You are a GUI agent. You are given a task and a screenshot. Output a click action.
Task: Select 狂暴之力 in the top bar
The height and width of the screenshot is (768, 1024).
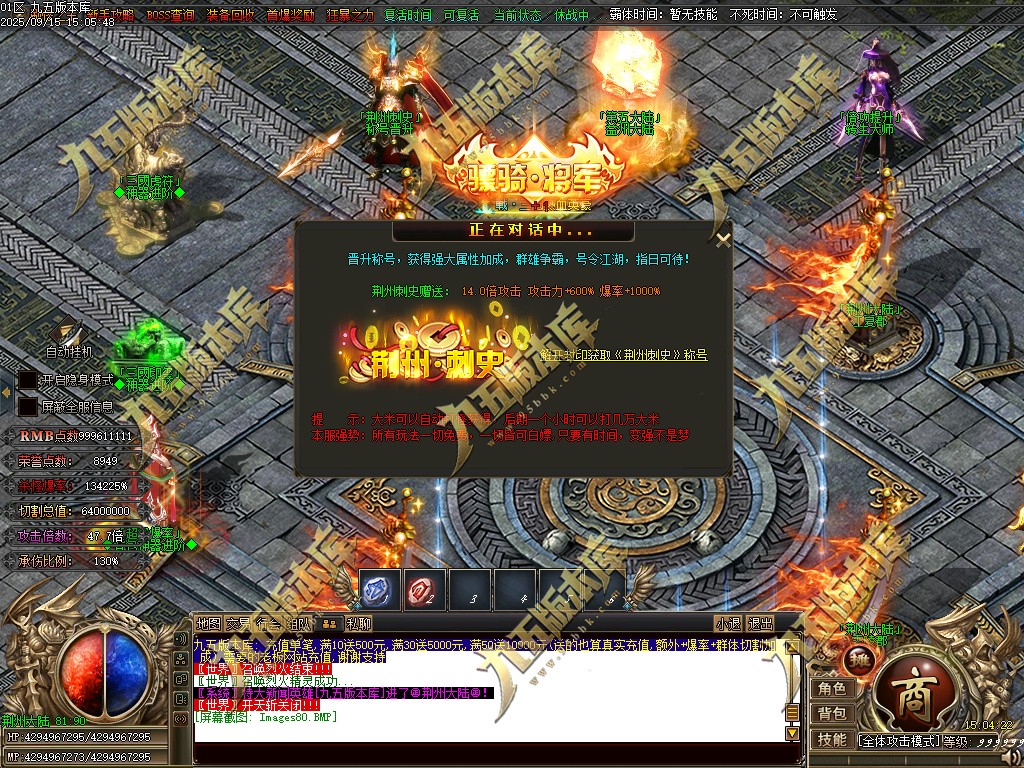(350, 16)
